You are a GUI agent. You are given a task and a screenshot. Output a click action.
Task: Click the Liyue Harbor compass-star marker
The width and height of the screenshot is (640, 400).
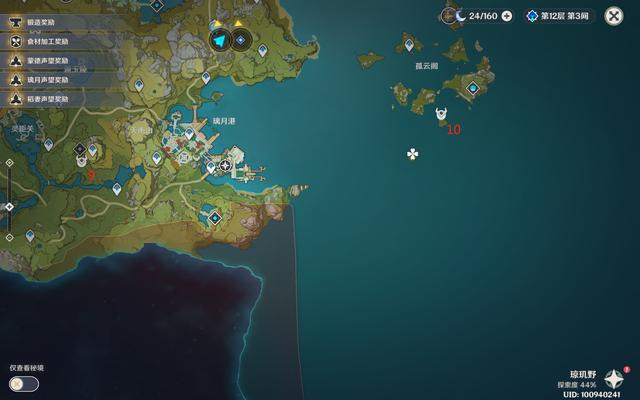[x=226, y=165]
